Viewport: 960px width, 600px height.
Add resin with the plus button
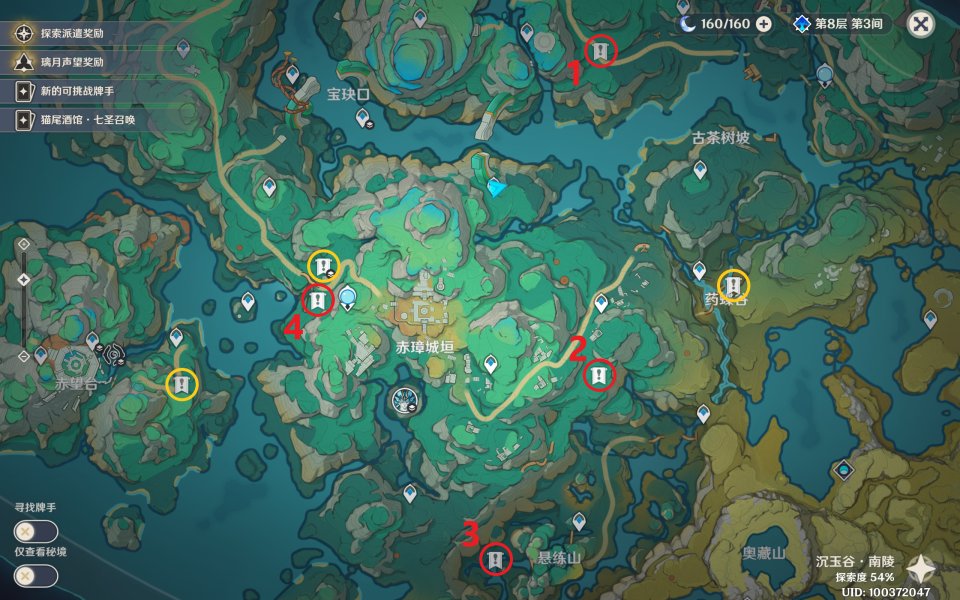[x=764, y=24]
